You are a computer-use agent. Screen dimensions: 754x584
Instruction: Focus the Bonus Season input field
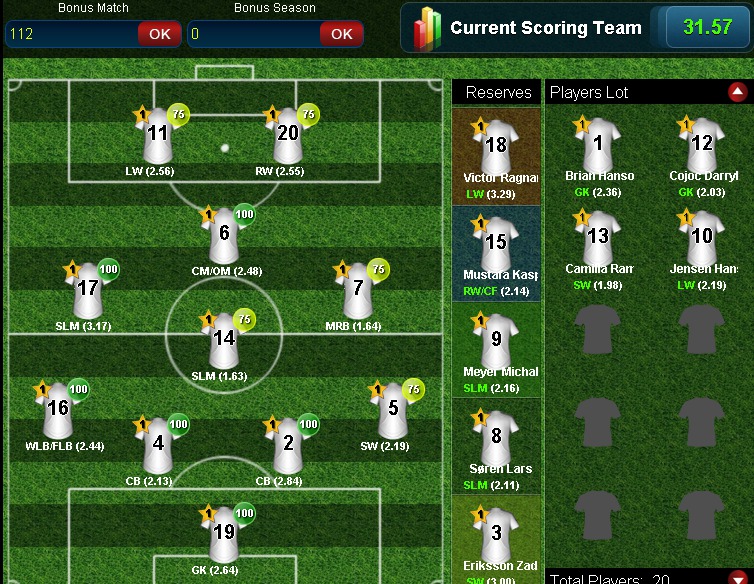[252, 33]
